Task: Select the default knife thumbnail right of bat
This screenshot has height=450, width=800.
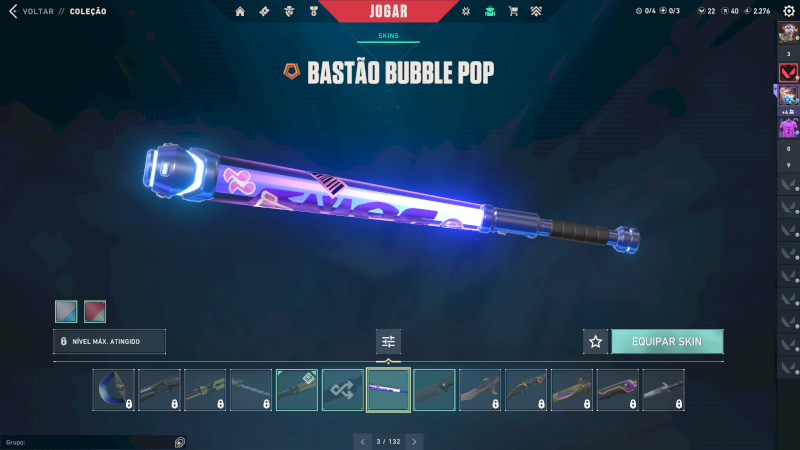Action: pos(434,390)
